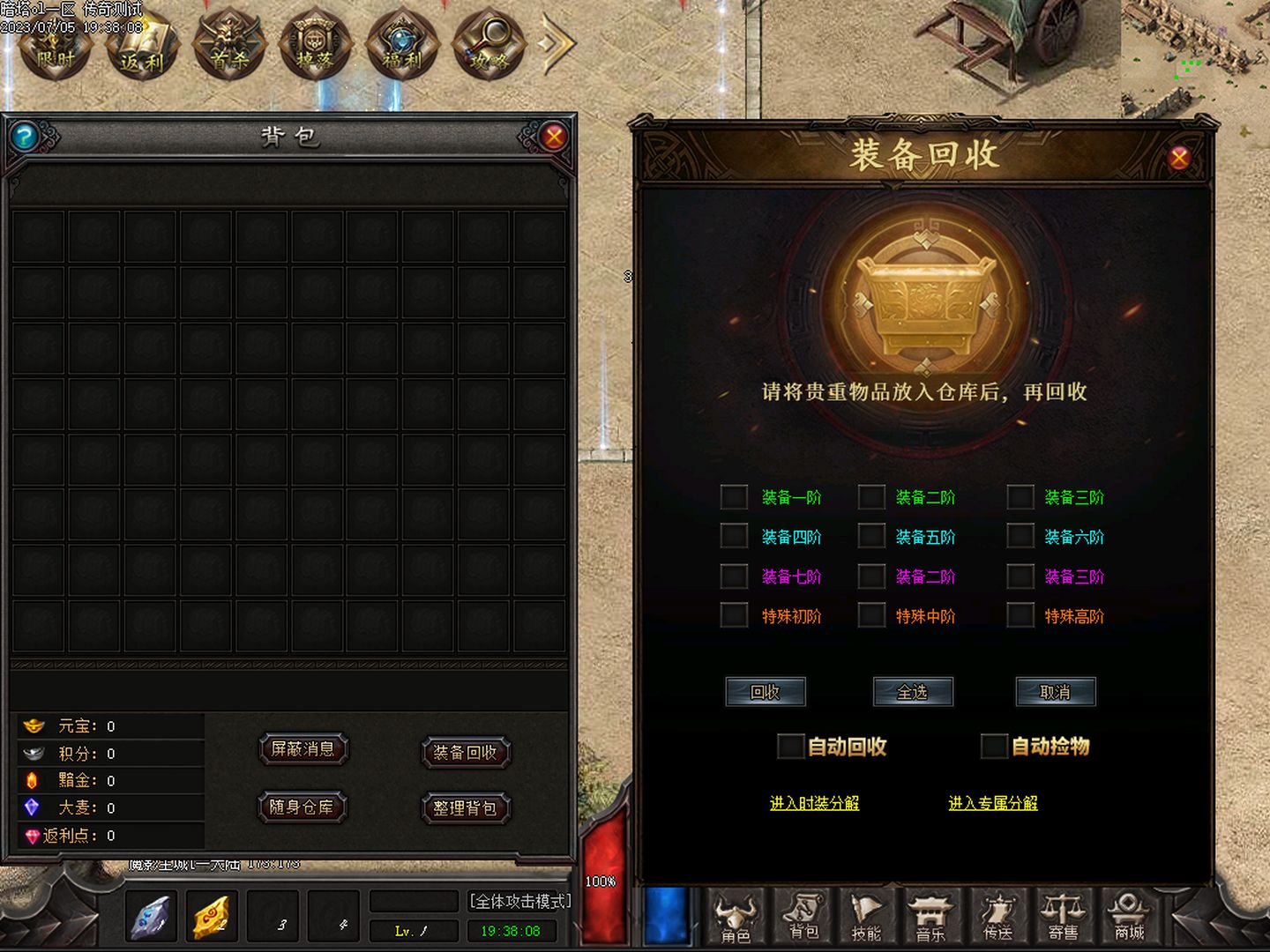This screenshot has height=952, width=1270.
Task: Click the 屏蔽消息 block messages button
Action: [303, 749]
